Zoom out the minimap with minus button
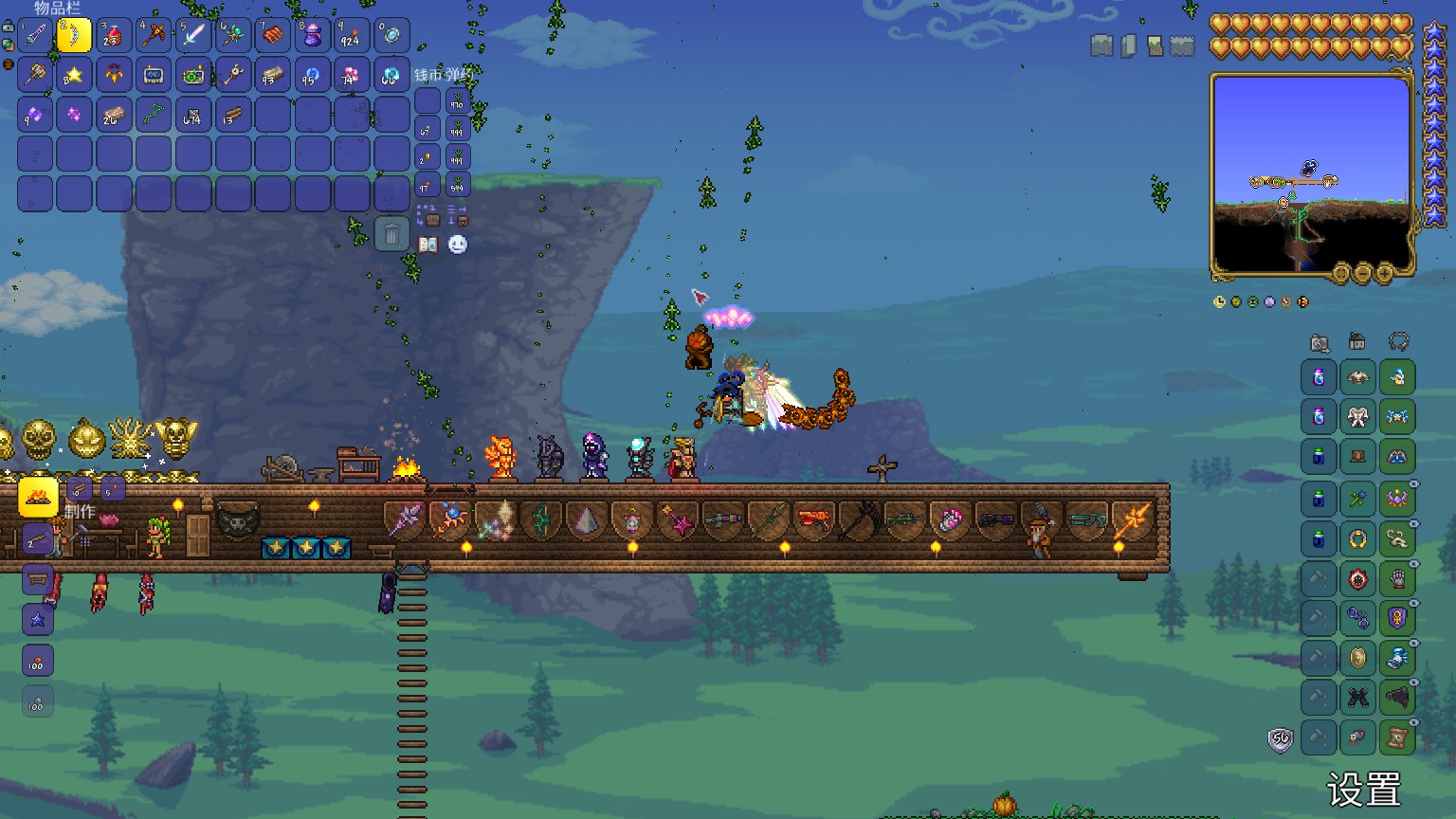1456x819 pixels. click(1363, 274)
